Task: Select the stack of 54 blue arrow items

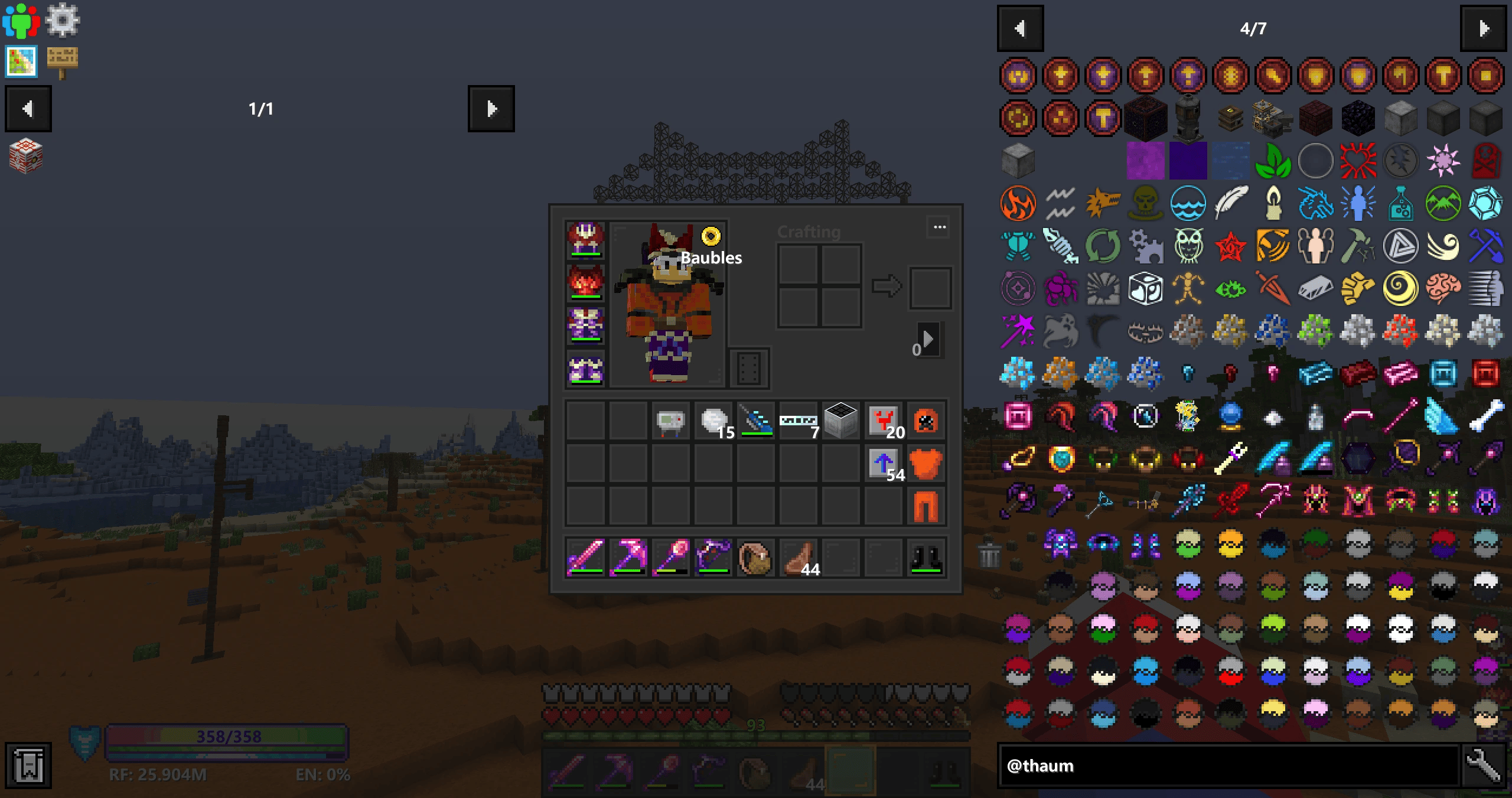Action: point(884,464)
